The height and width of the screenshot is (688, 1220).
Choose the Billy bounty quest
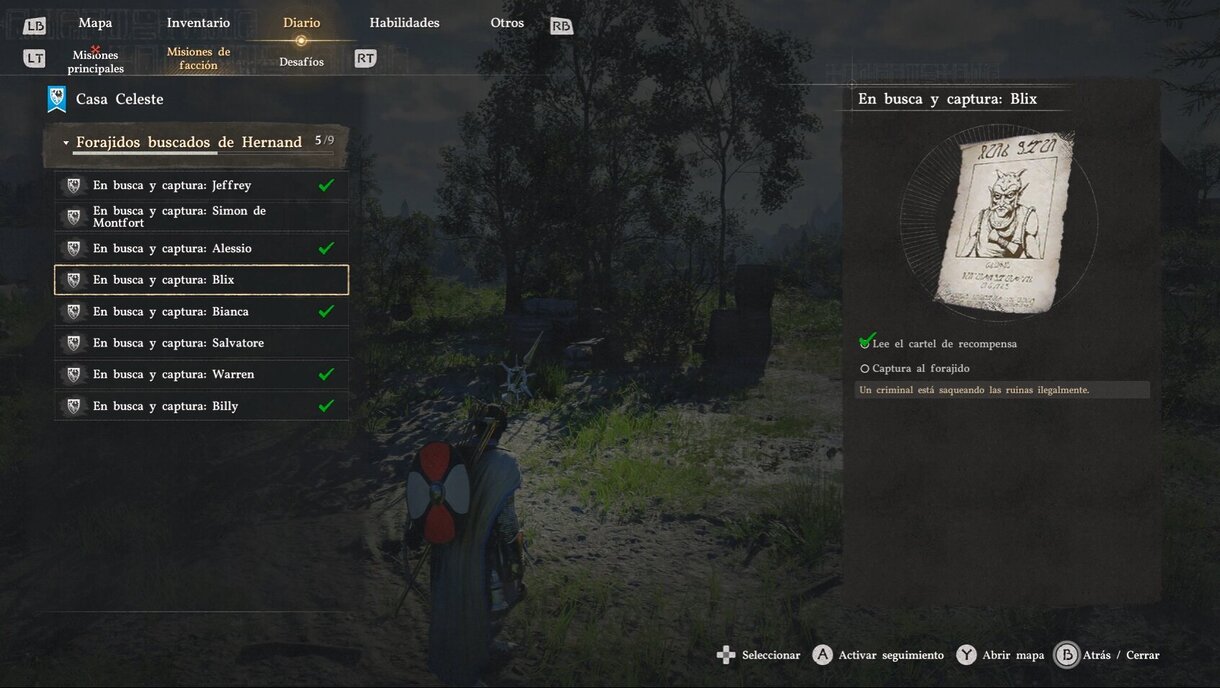[201, 406]
